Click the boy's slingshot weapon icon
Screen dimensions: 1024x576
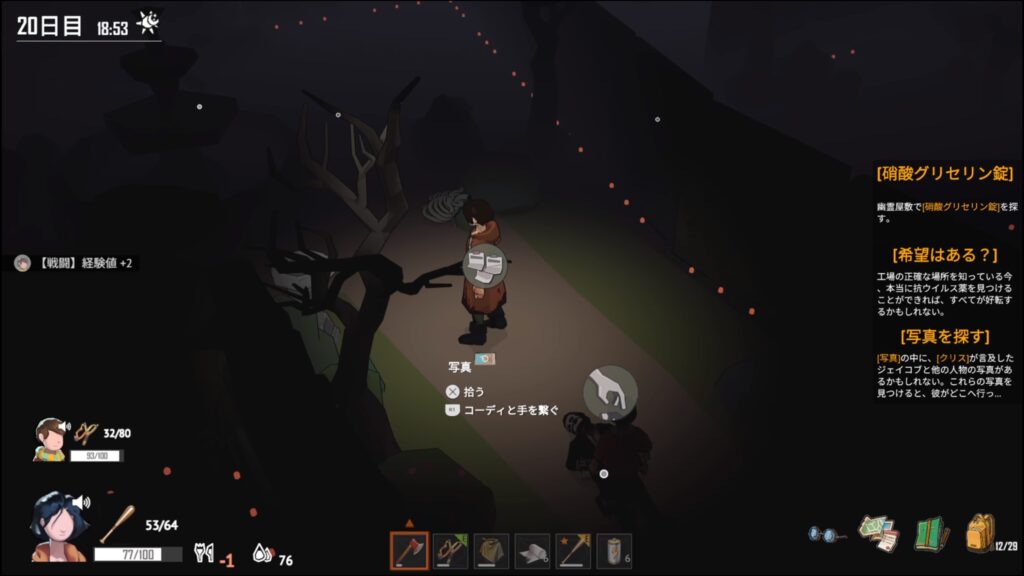[86, 434]
